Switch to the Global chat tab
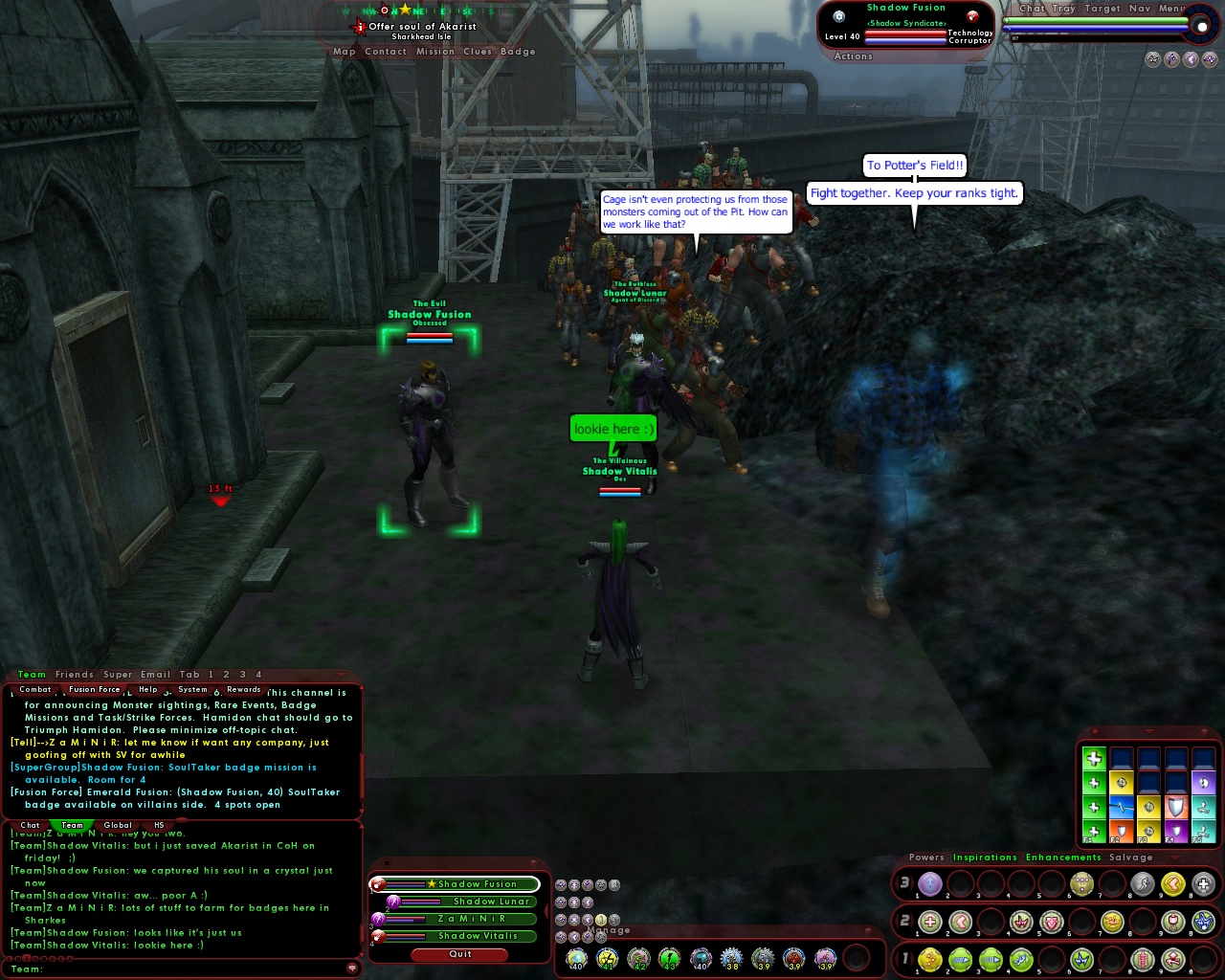 click(117, 825)
